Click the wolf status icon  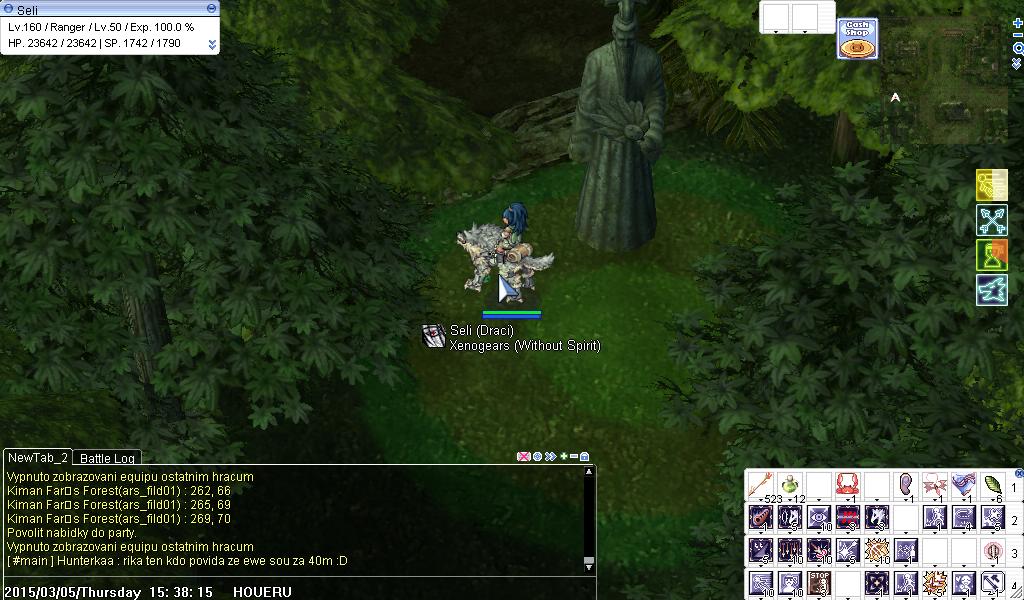991,290
